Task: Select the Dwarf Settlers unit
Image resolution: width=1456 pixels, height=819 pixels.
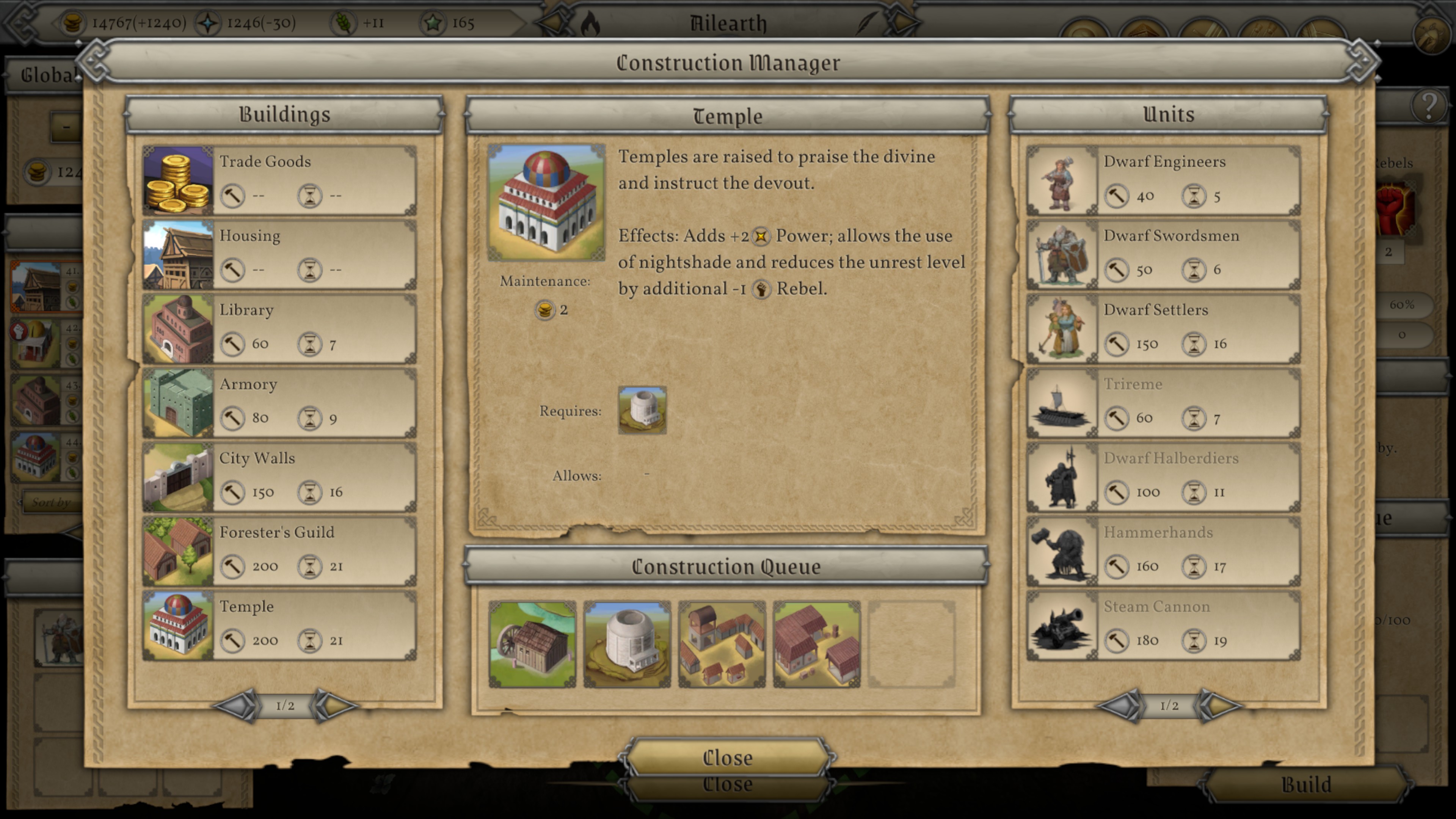Action: pyautogui.click(x=1163, y=328)
